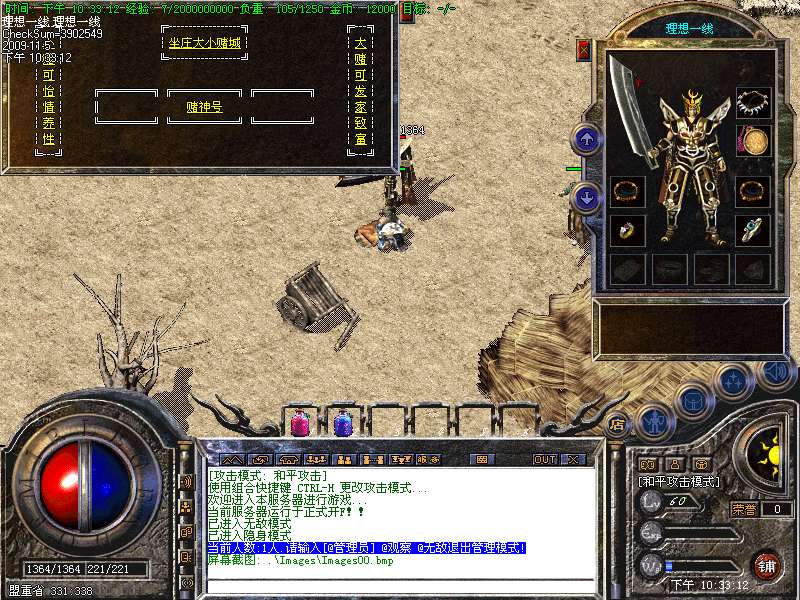Open the 坐庄大小赌城 link

204,44
